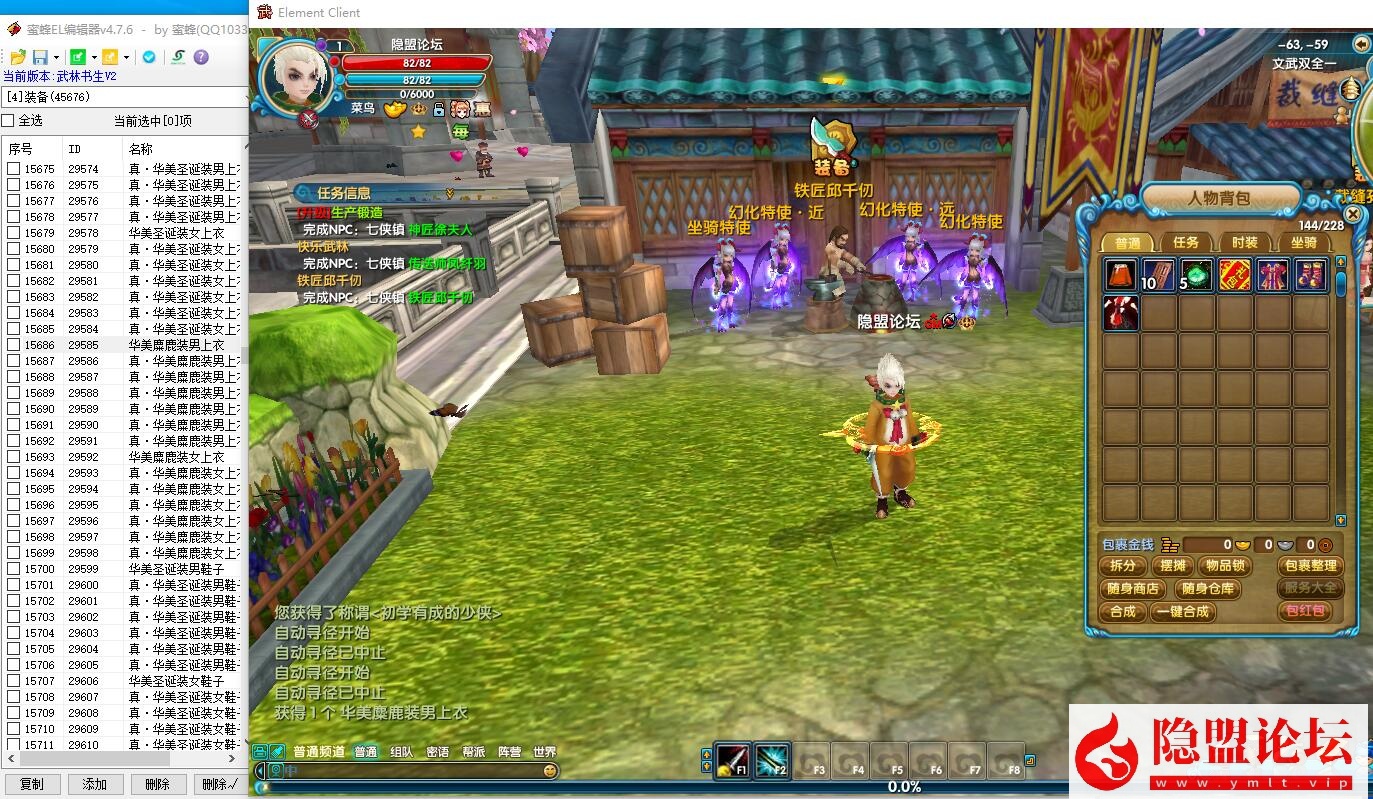1373x799 pixels.
Task: Open the 时装 fashion tab
Action: [1245, 242]
